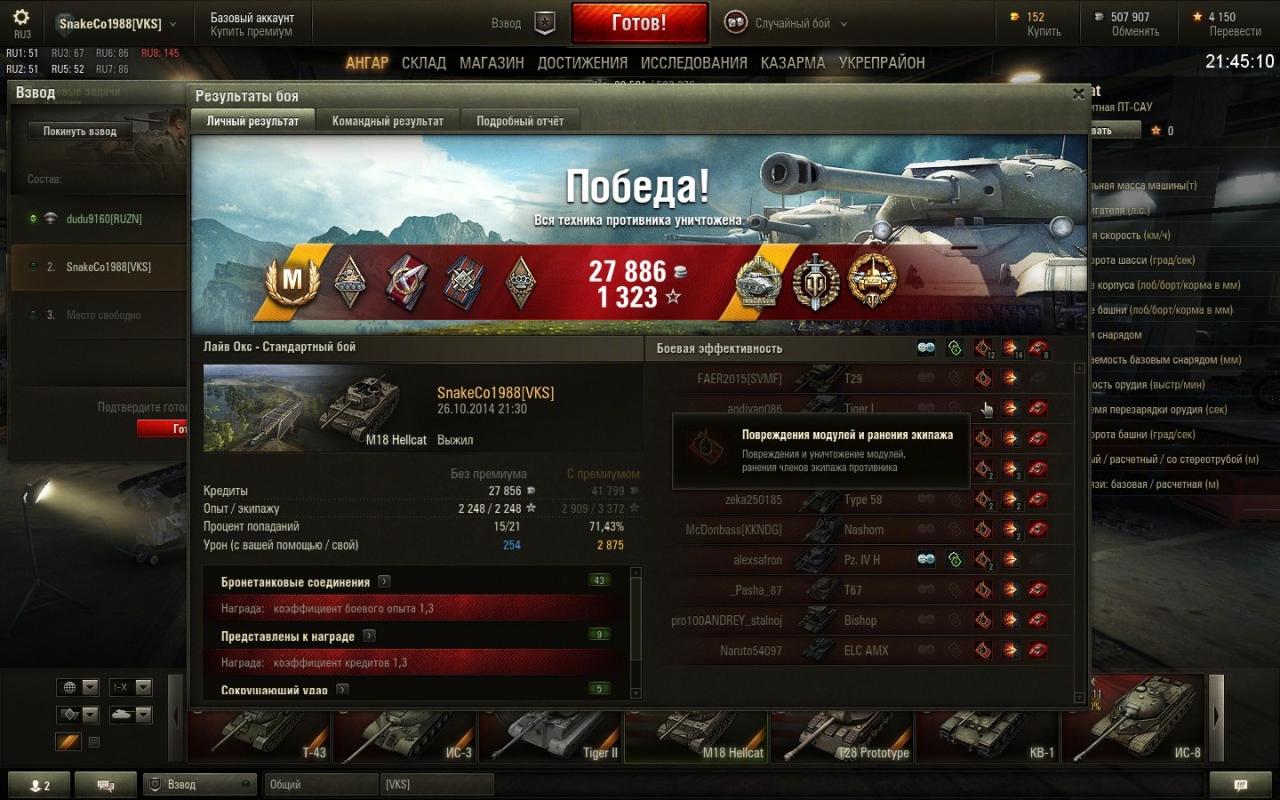The width and height of the screenshot is (1280, 800).
Task: Open the Подробный отчёт tab
Action: (x=520, y=121)
